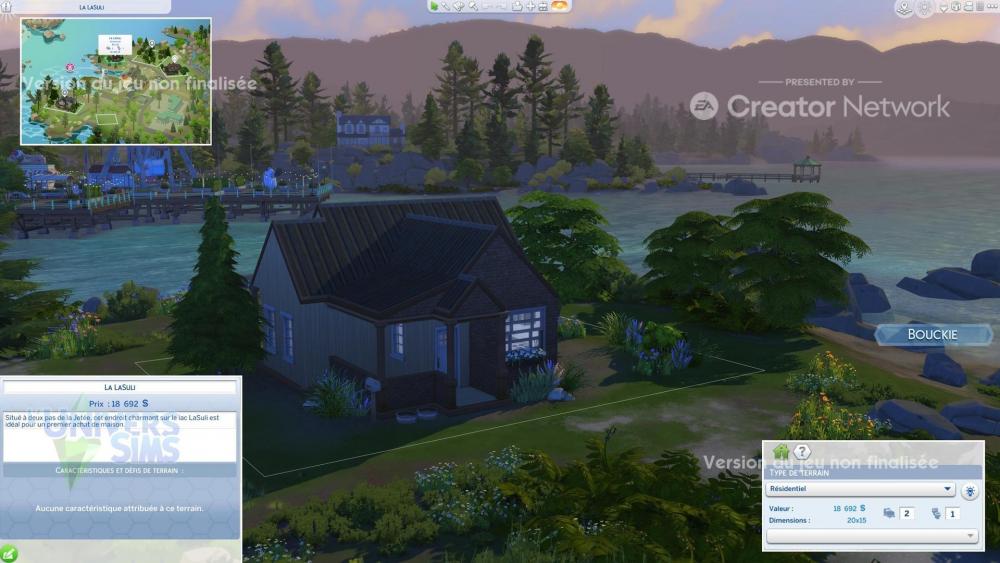The image size is (1000, 563).
Task: Select the green arrow pointer tool
Action: pyautogui.click(x=434, y=6)
